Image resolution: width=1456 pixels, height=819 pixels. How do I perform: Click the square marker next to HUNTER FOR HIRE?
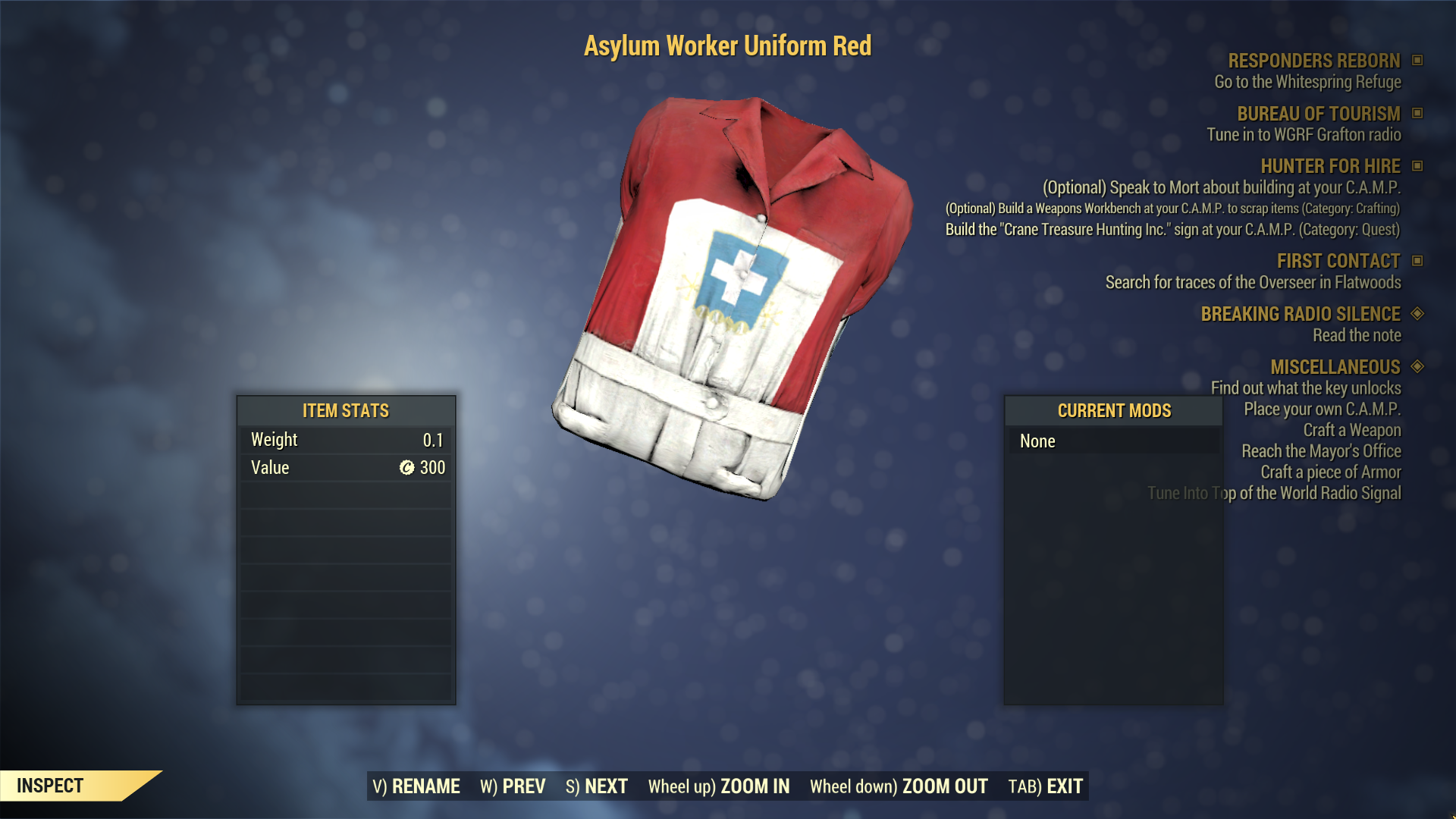pos(1417,166)
